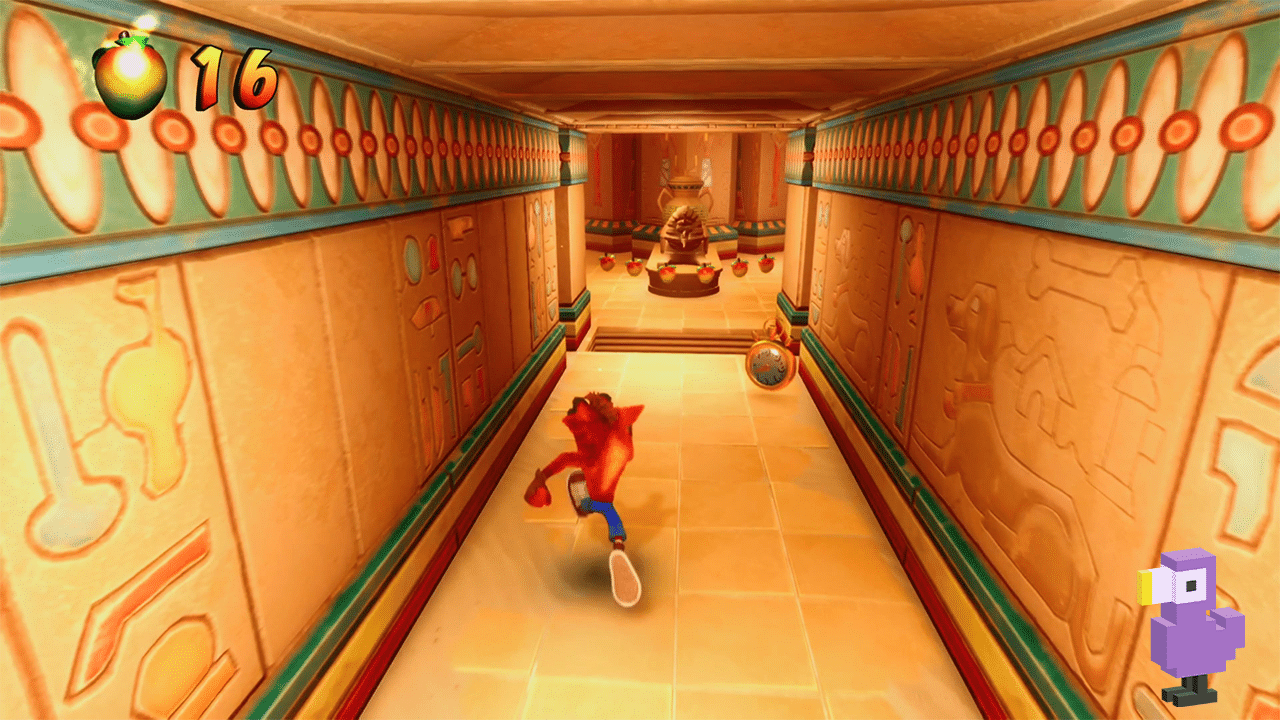Screen dimensions: 1280x720
Task: Click the rightmost Wumpa fruit by the altar
Action: (768, 264)
